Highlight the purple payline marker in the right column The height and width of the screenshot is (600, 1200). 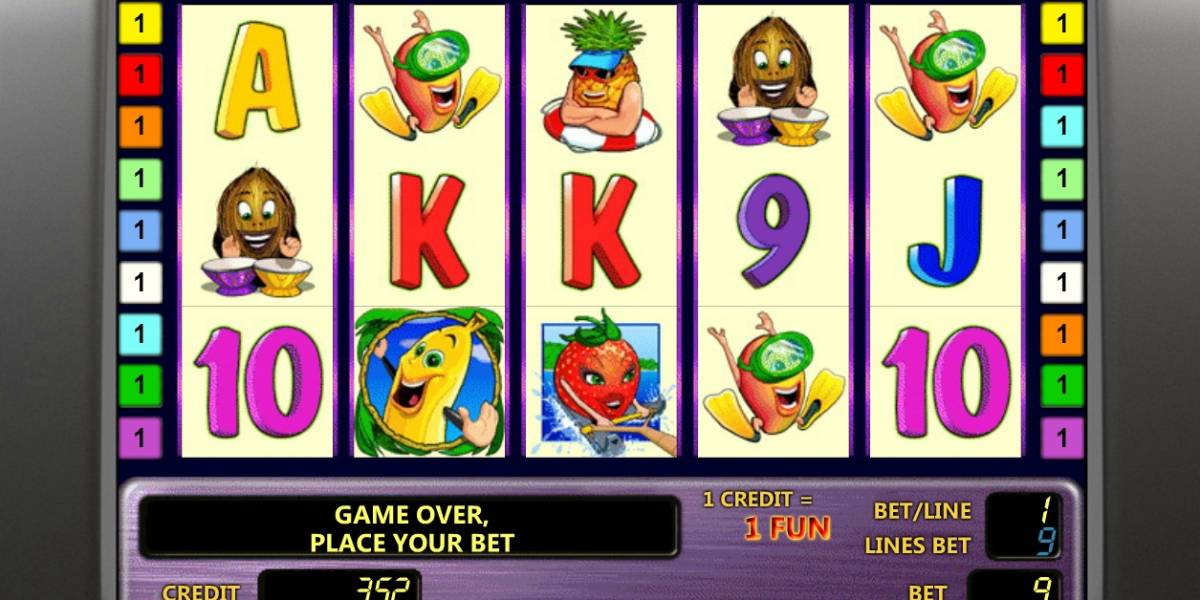coord(1061,437)
